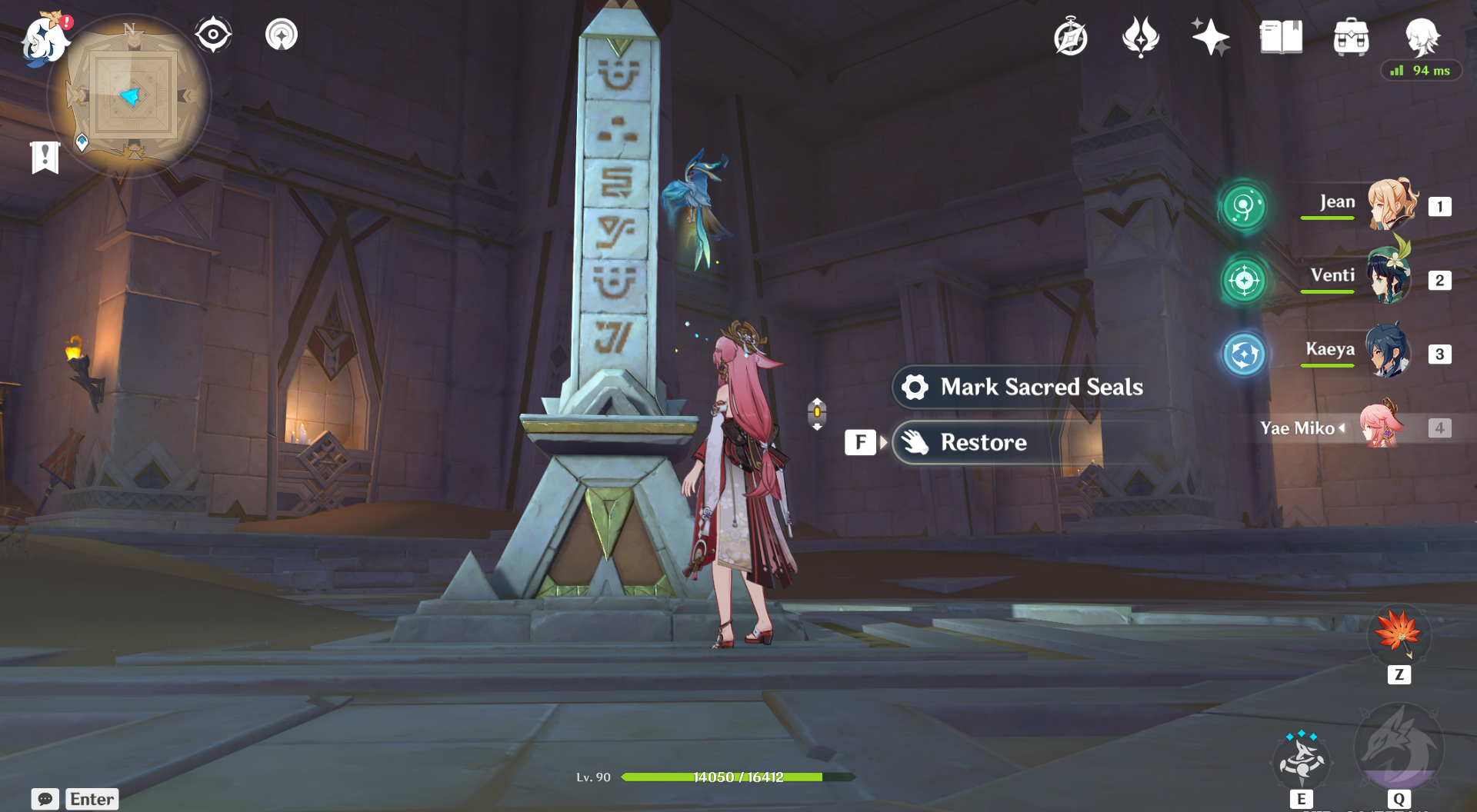Switch to Venti in the party
The width and height of the screenshot is (1477, 812).
[1389, 278]
